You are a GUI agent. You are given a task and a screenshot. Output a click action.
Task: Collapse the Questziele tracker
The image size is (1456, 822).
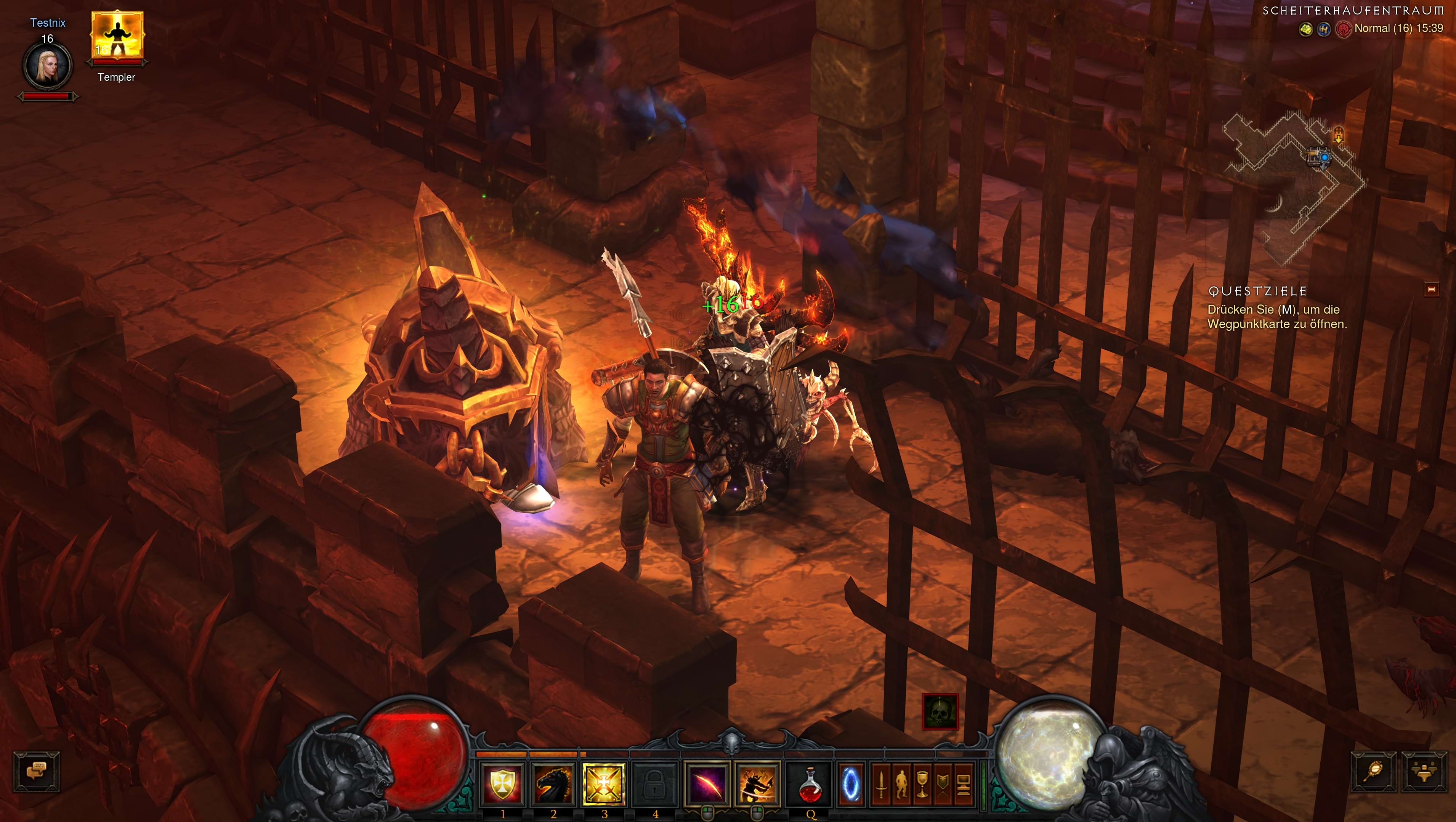click(x=1432, y=289)
